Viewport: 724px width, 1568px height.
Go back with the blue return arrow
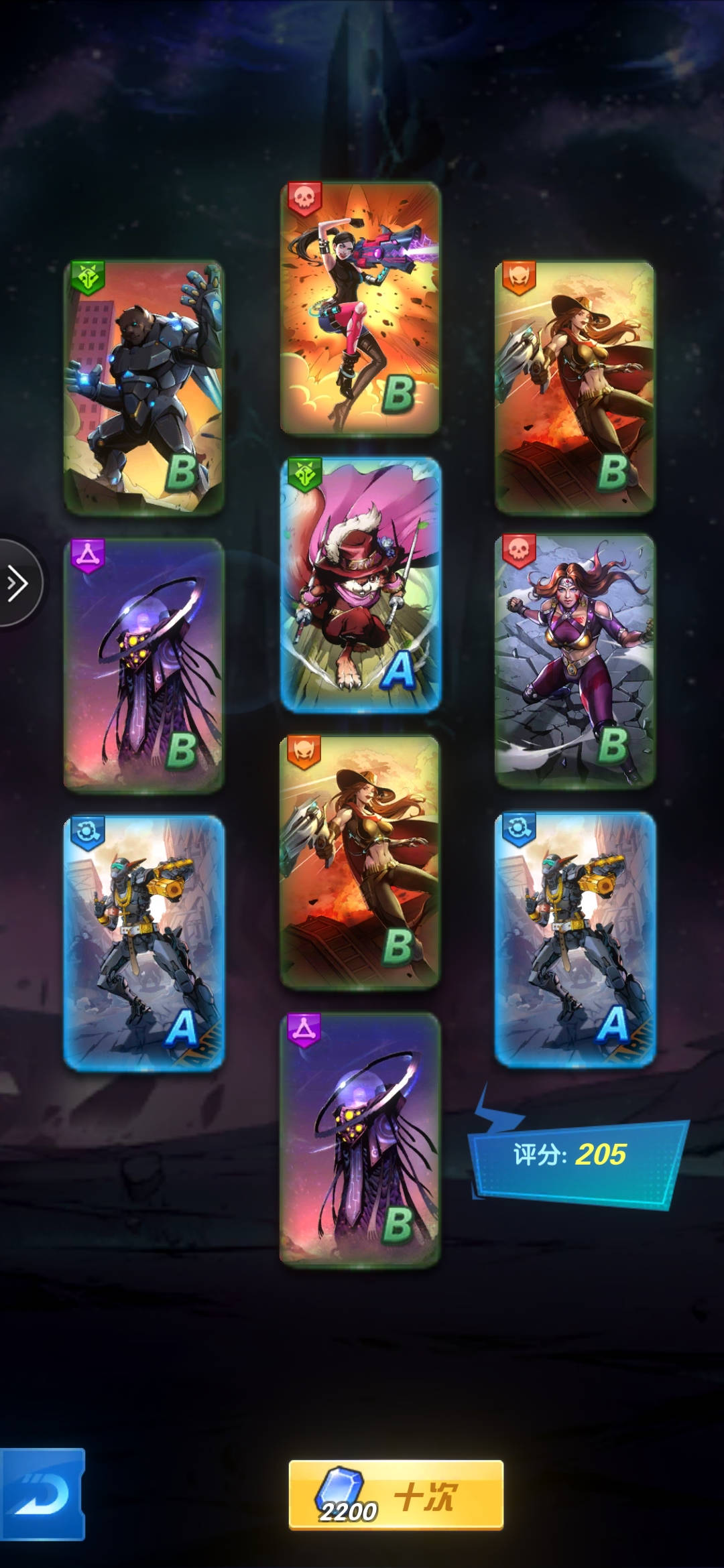point(42,1494)
